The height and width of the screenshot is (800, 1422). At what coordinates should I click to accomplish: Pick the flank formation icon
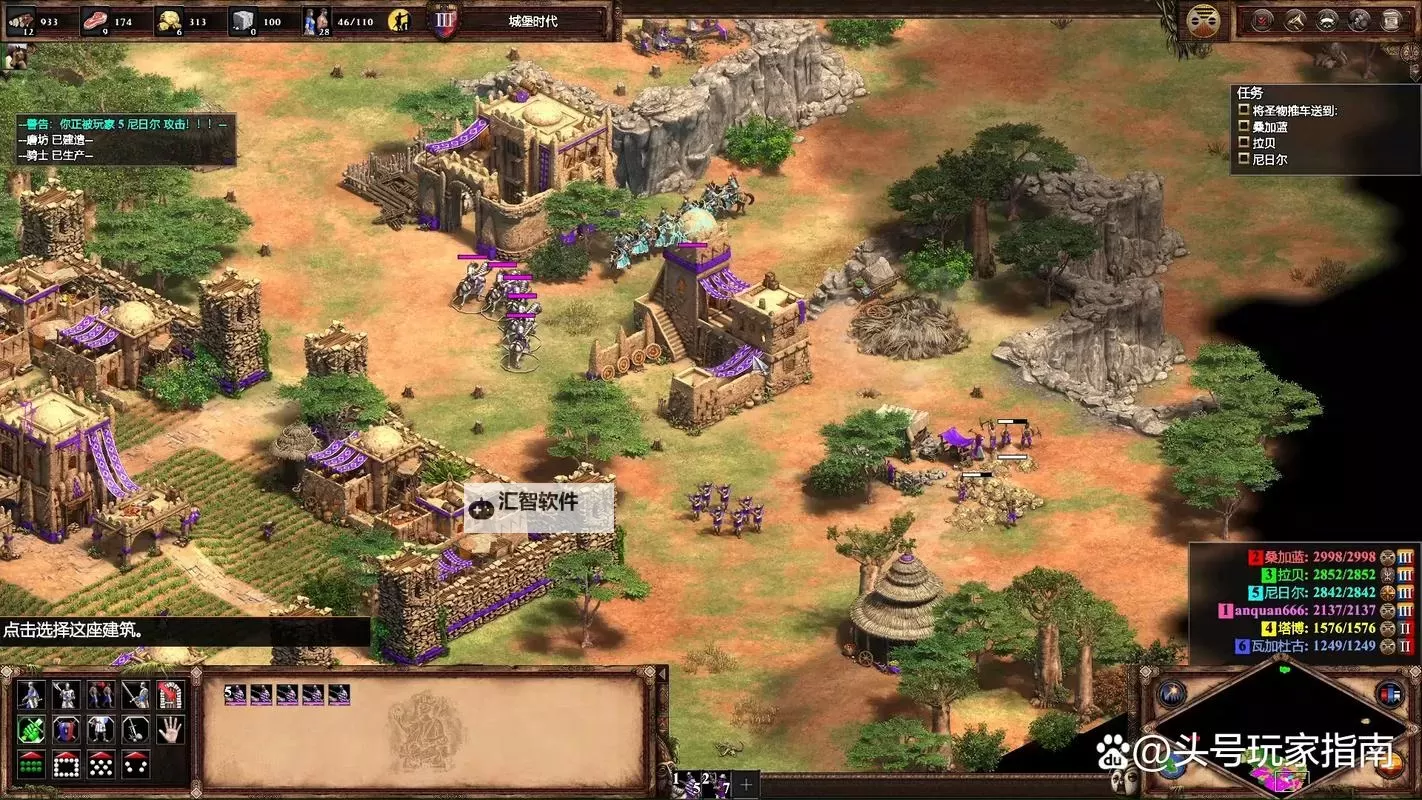tap(136, 765)
